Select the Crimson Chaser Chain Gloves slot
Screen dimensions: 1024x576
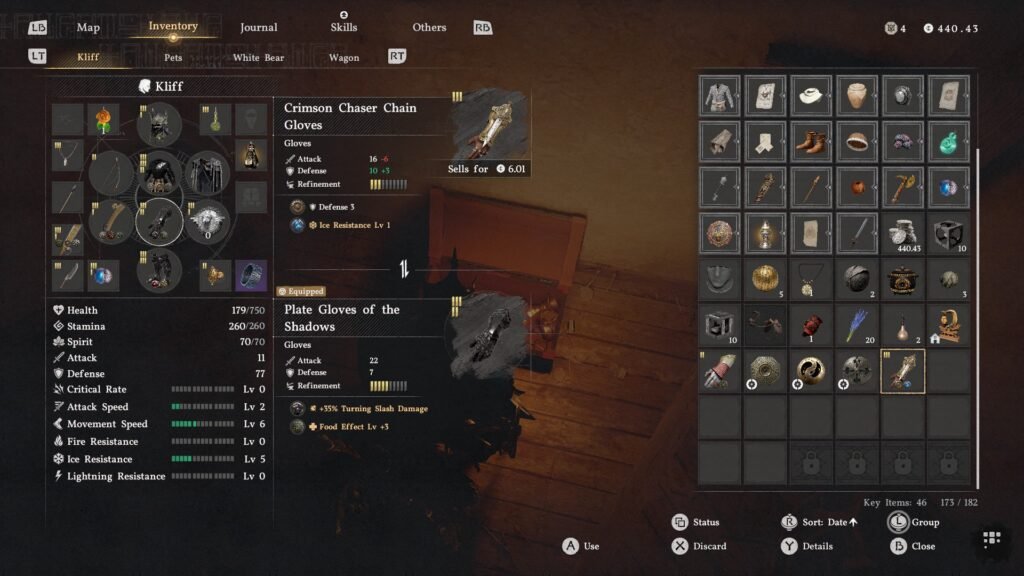pos(903,371)
